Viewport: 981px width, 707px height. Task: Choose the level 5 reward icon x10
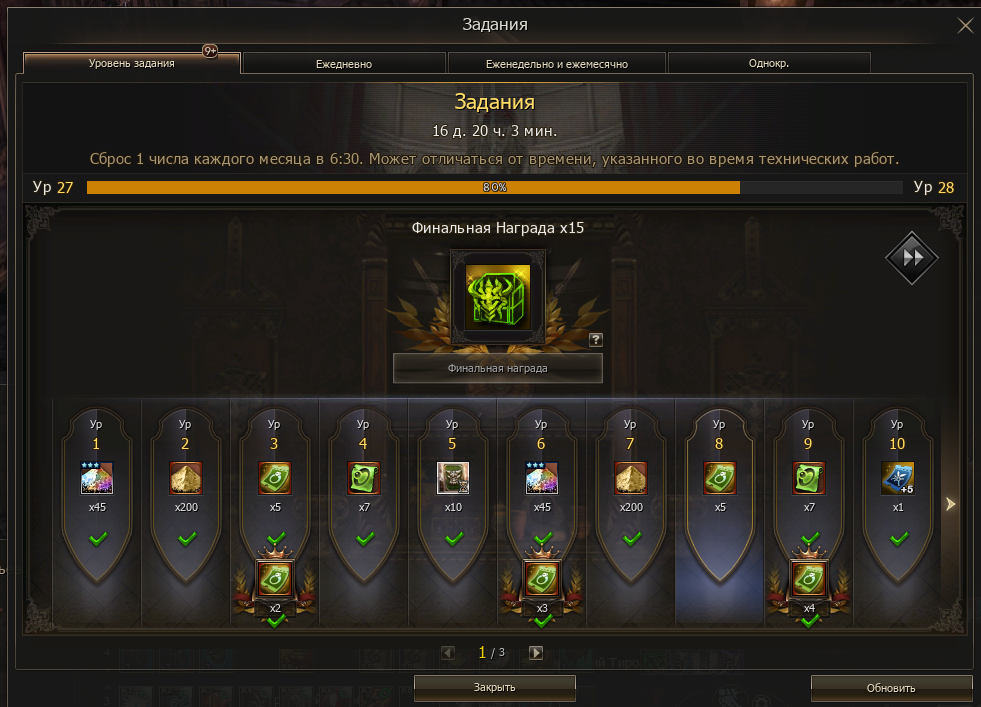pos(453,478)
